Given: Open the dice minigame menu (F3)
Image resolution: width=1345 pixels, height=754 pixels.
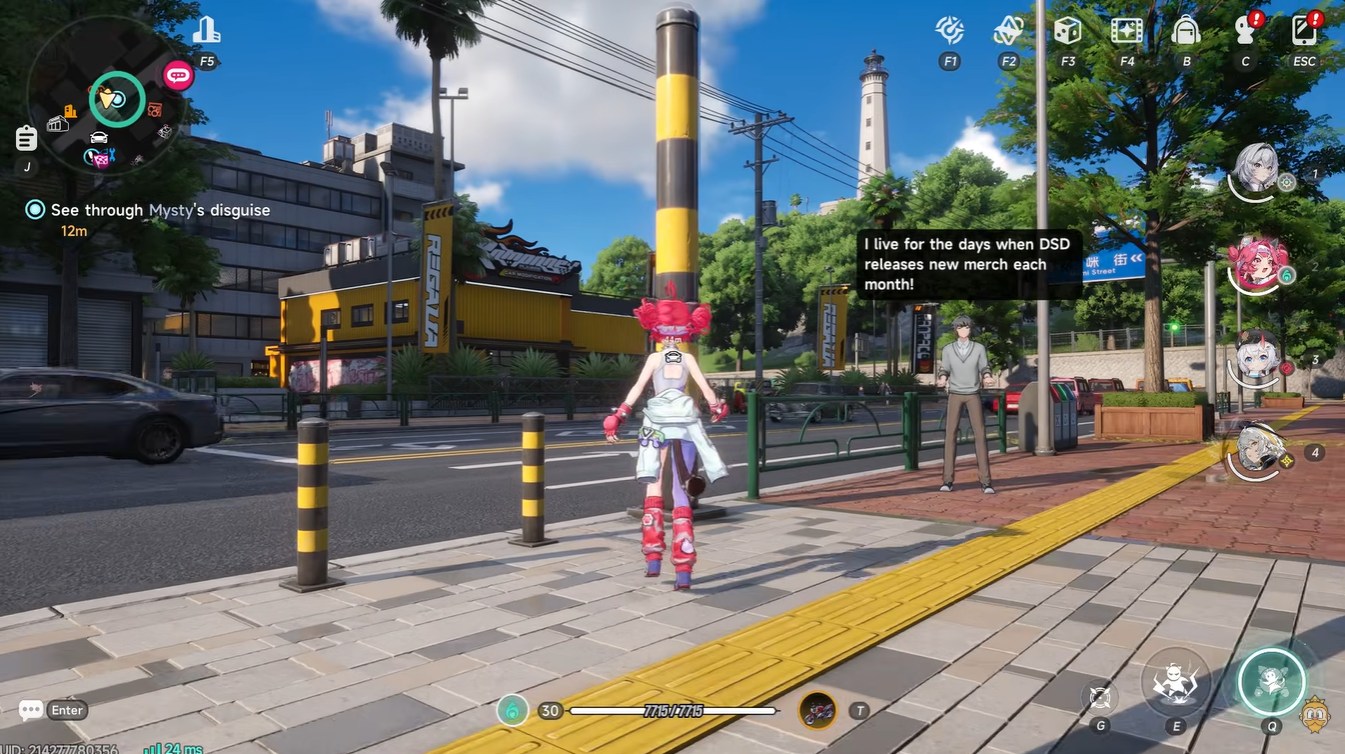Looking at the screenshot, I should 1066,30.
